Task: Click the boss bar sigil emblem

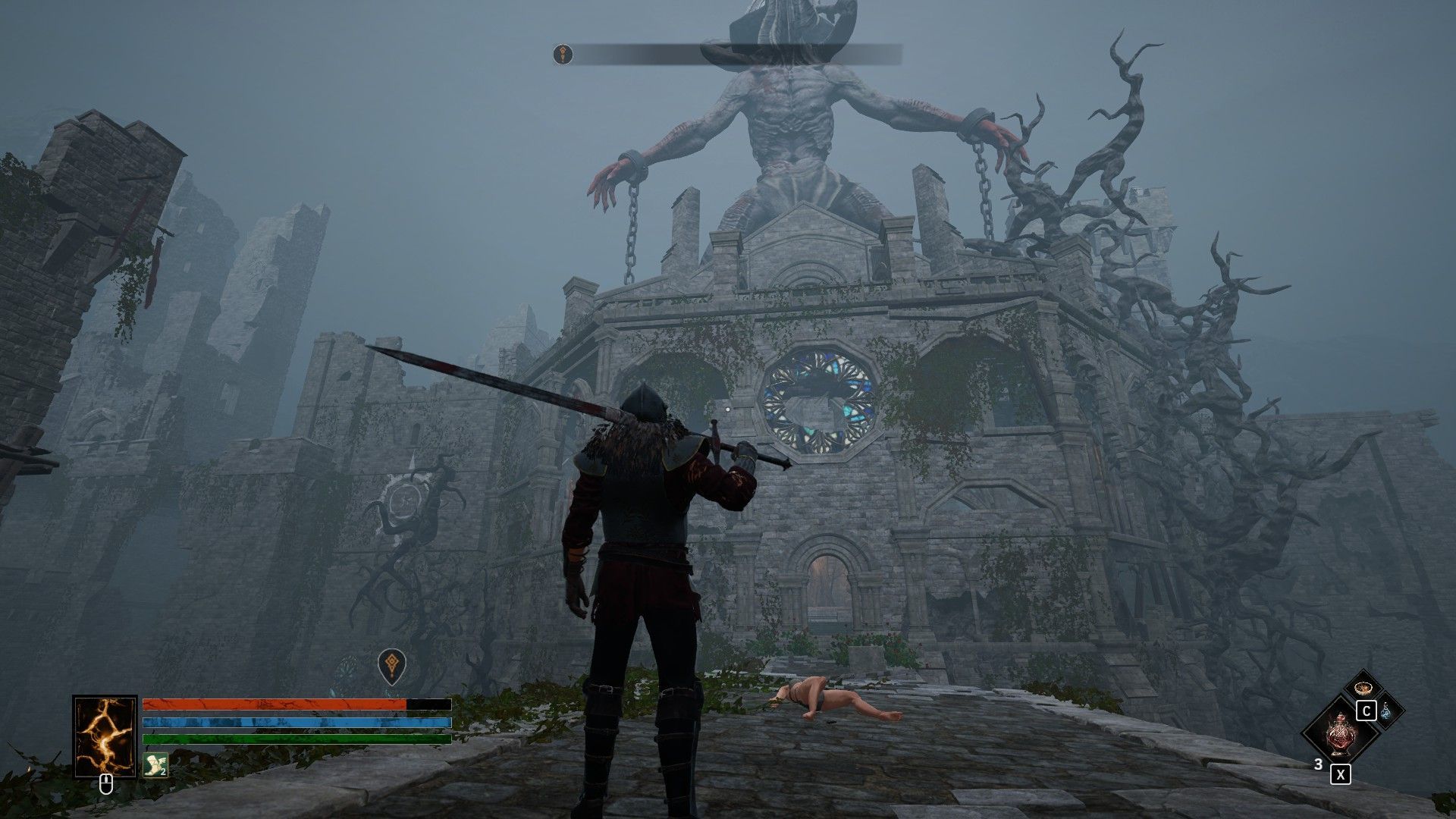Action: click(563, 54)
